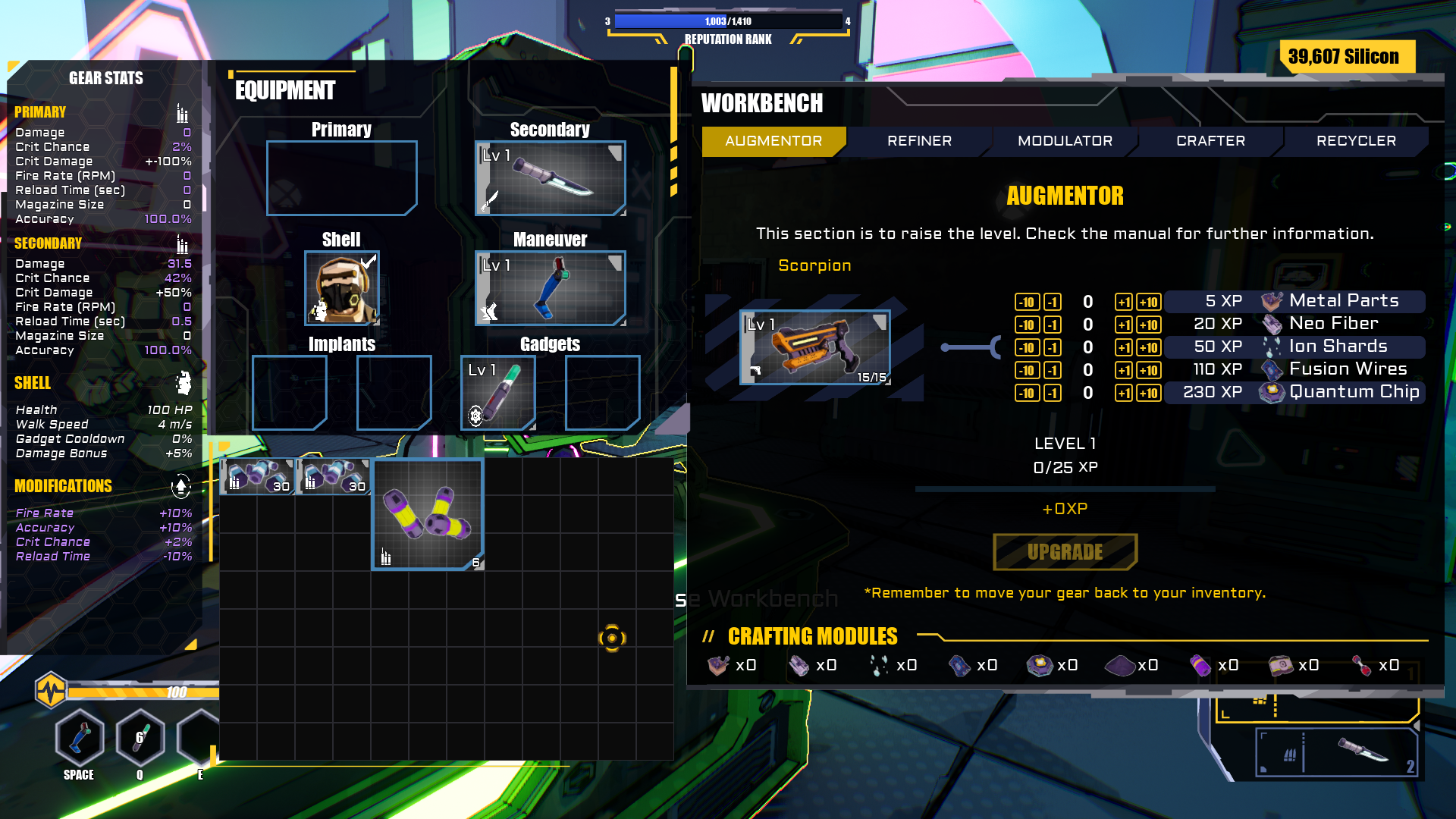
Task: Click the Upgrade button
Action: point(1065,552)
